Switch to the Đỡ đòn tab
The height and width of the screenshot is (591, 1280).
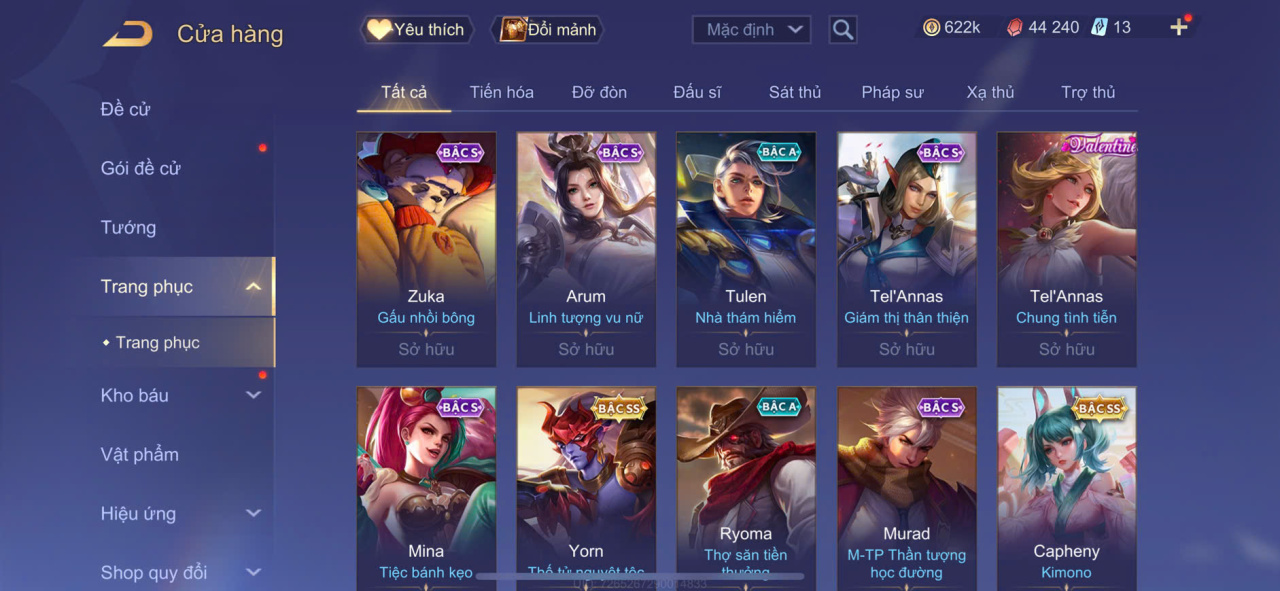point(599,92)
